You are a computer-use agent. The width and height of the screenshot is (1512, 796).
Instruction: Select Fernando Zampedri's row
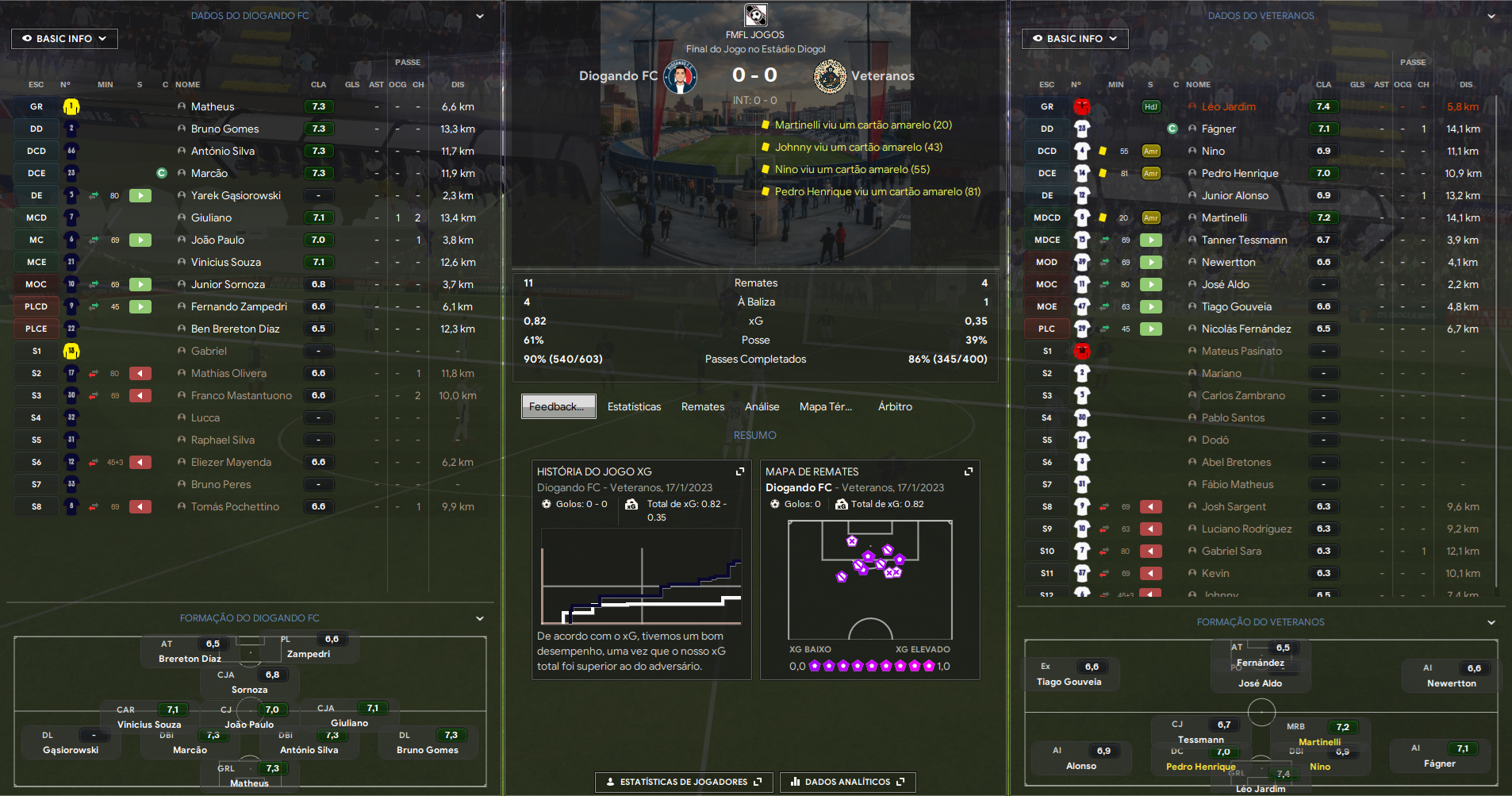239,306
